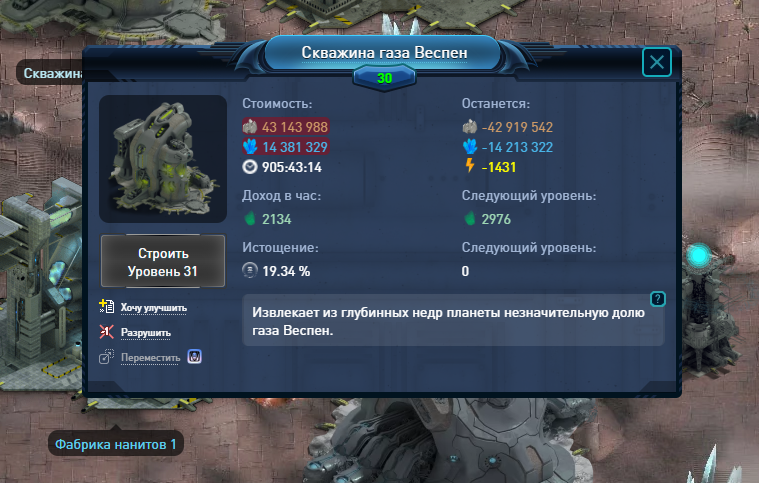The height and width of the screenshot is (483, 759).
Task: Select the Разрушить demolish option
Action: 146,333
